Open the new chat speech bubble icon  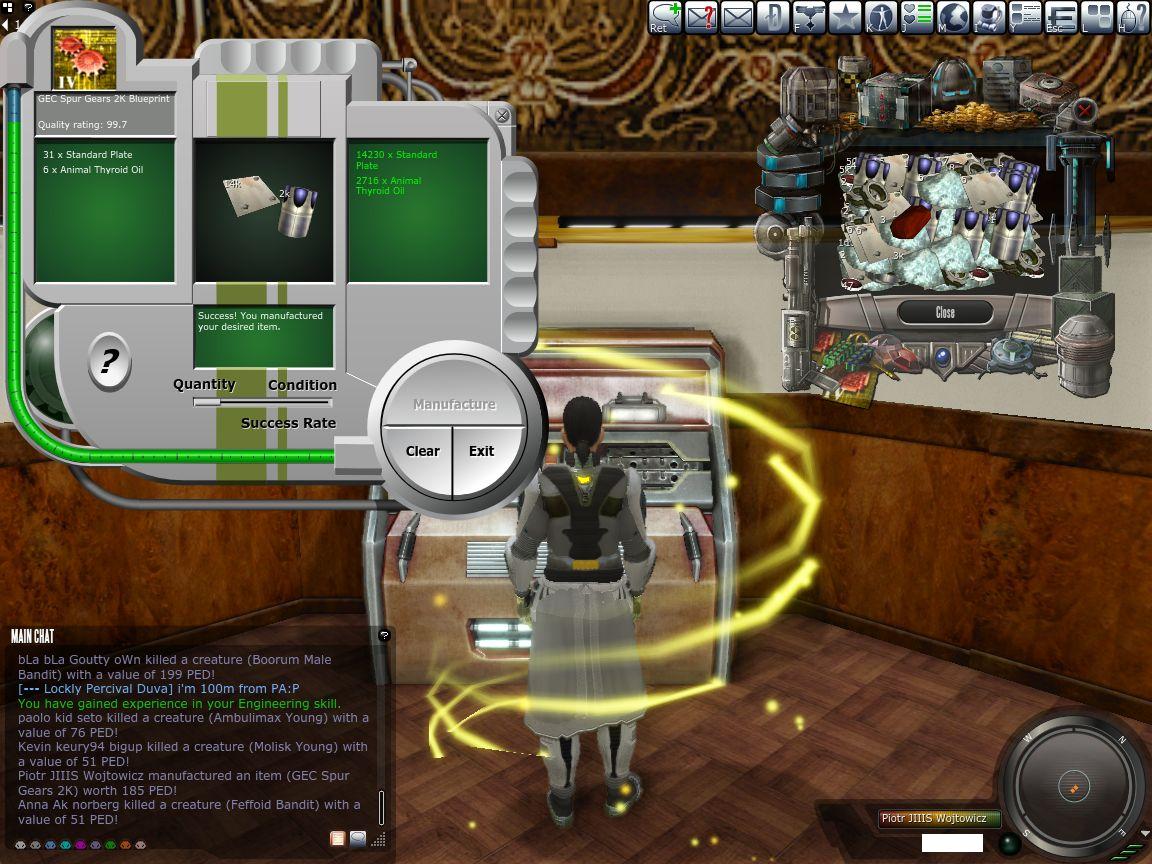coord(664,17)
